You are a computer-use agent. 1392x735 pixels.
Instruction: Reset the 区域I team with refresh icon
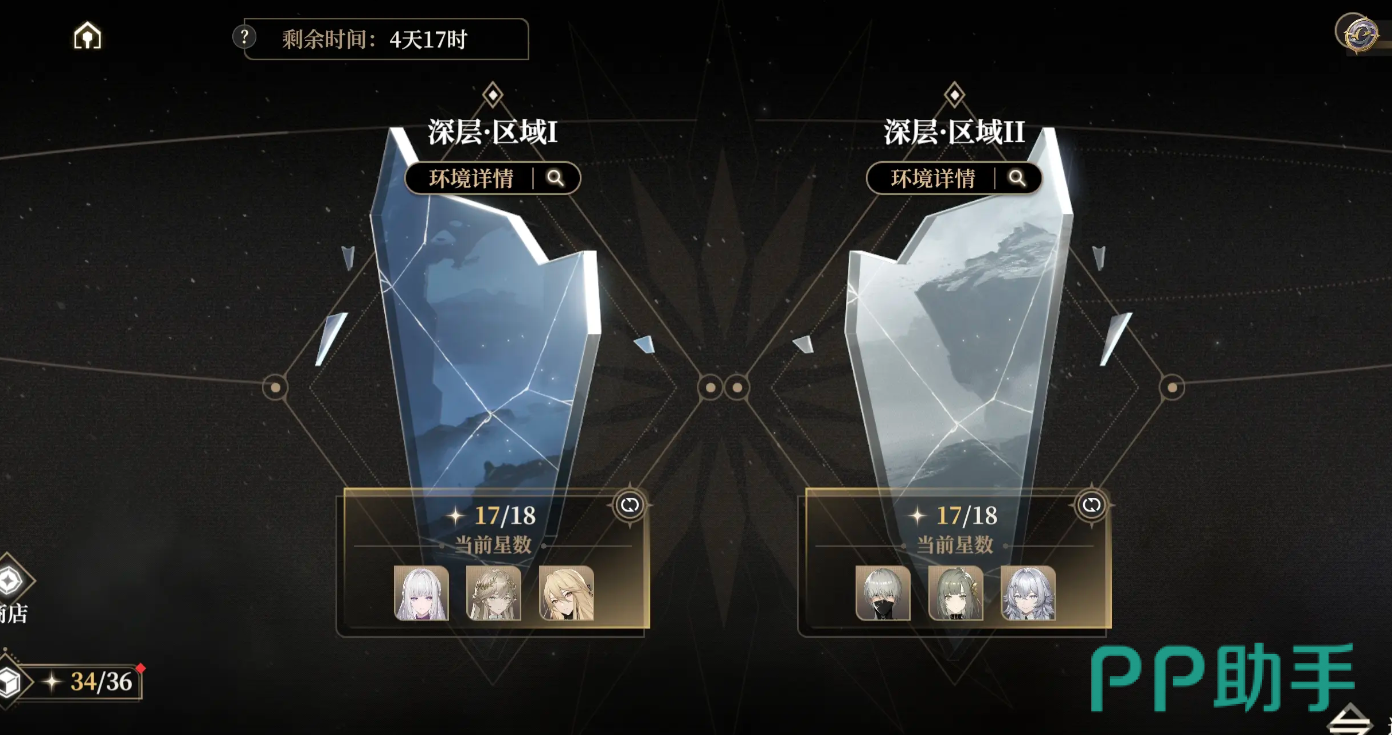click(630, 506)
